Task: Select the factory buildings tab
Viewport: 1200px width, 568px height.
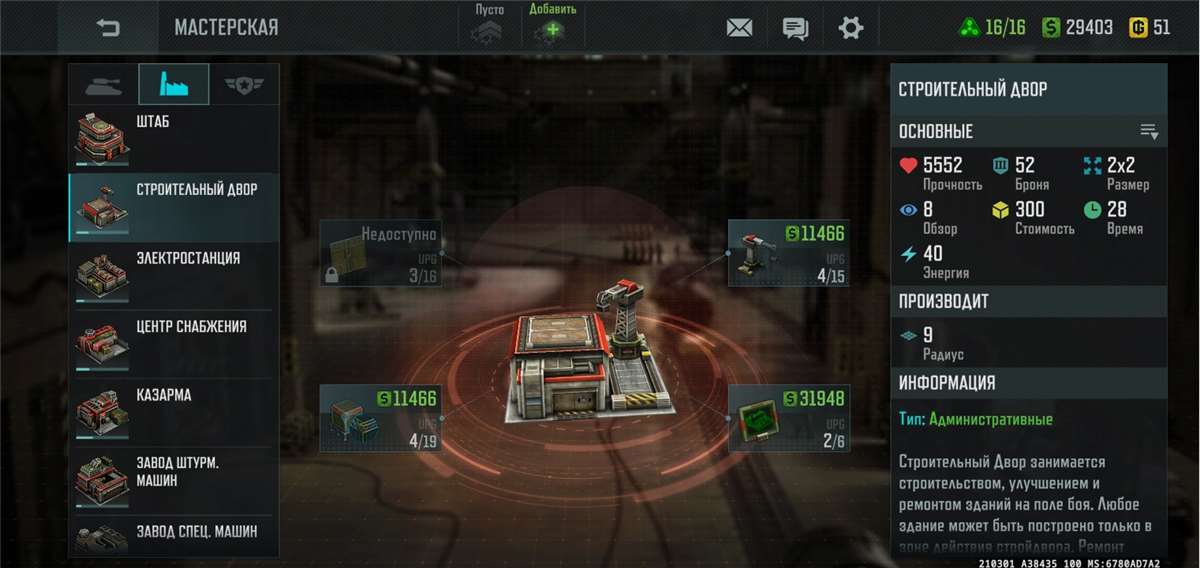Action: tap(173, 85)
